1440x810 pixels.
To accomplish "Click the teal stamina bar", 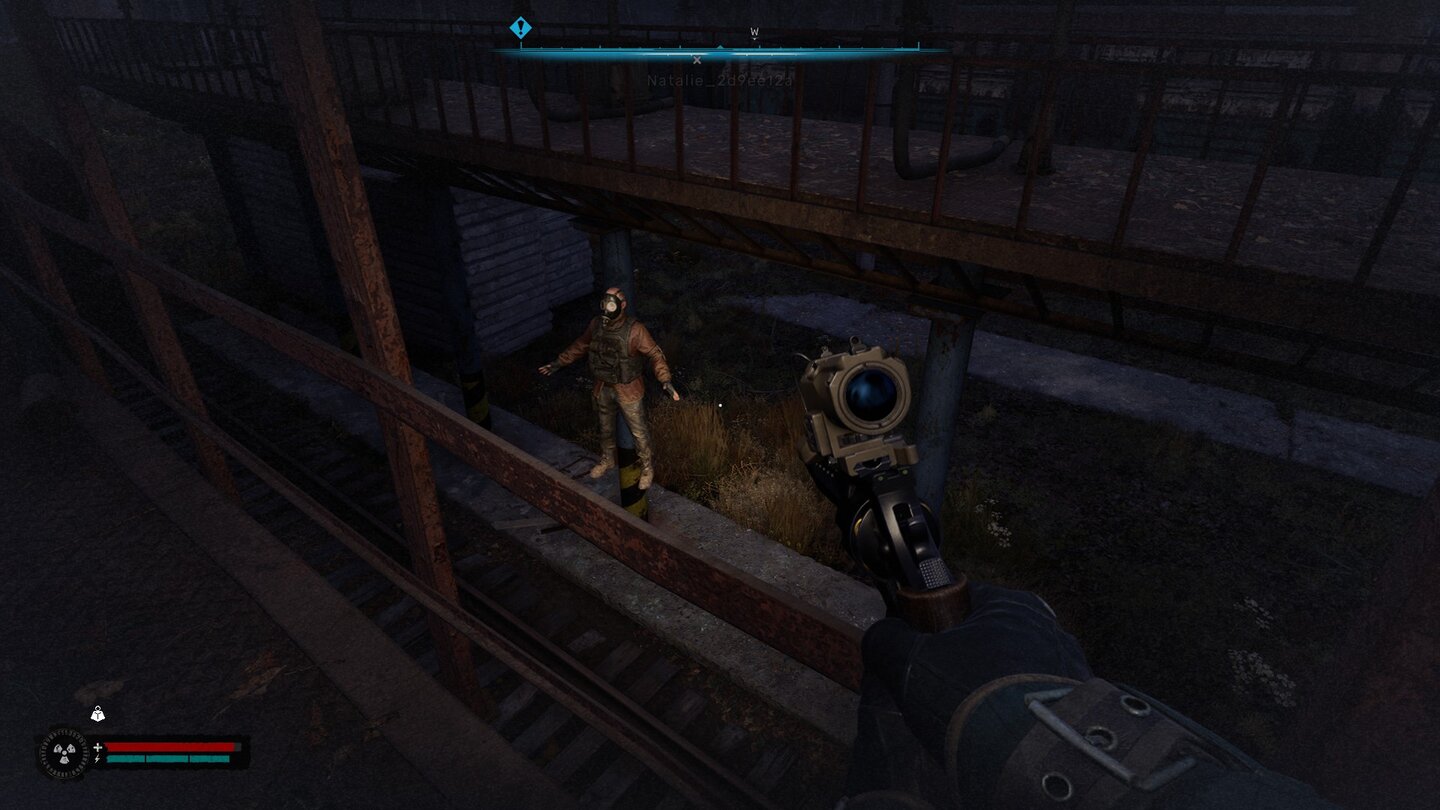I will pos(170,759).
